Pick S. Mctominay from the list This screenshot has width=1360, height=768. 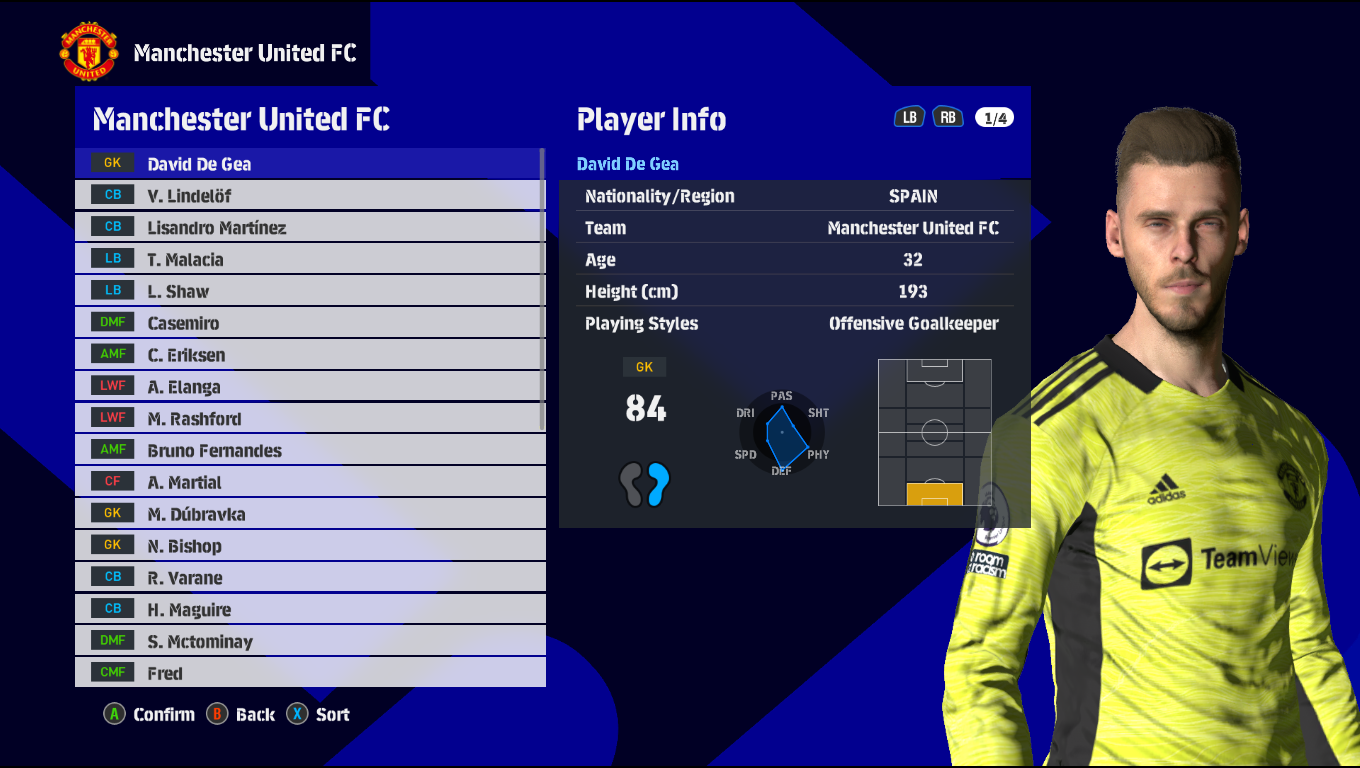[310, 641]
